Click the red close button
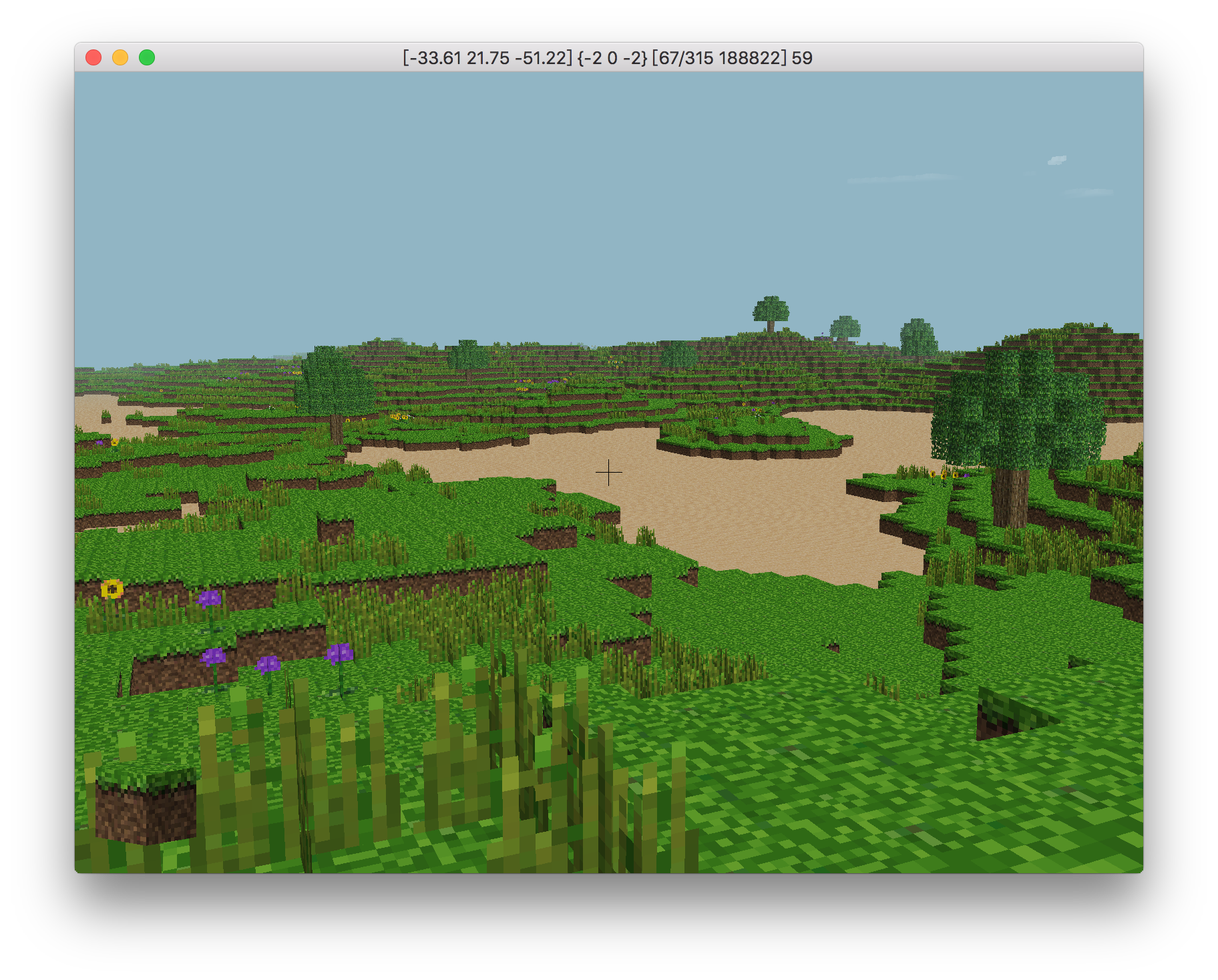Screen dimensions: 1218x980 pos(93,58)
